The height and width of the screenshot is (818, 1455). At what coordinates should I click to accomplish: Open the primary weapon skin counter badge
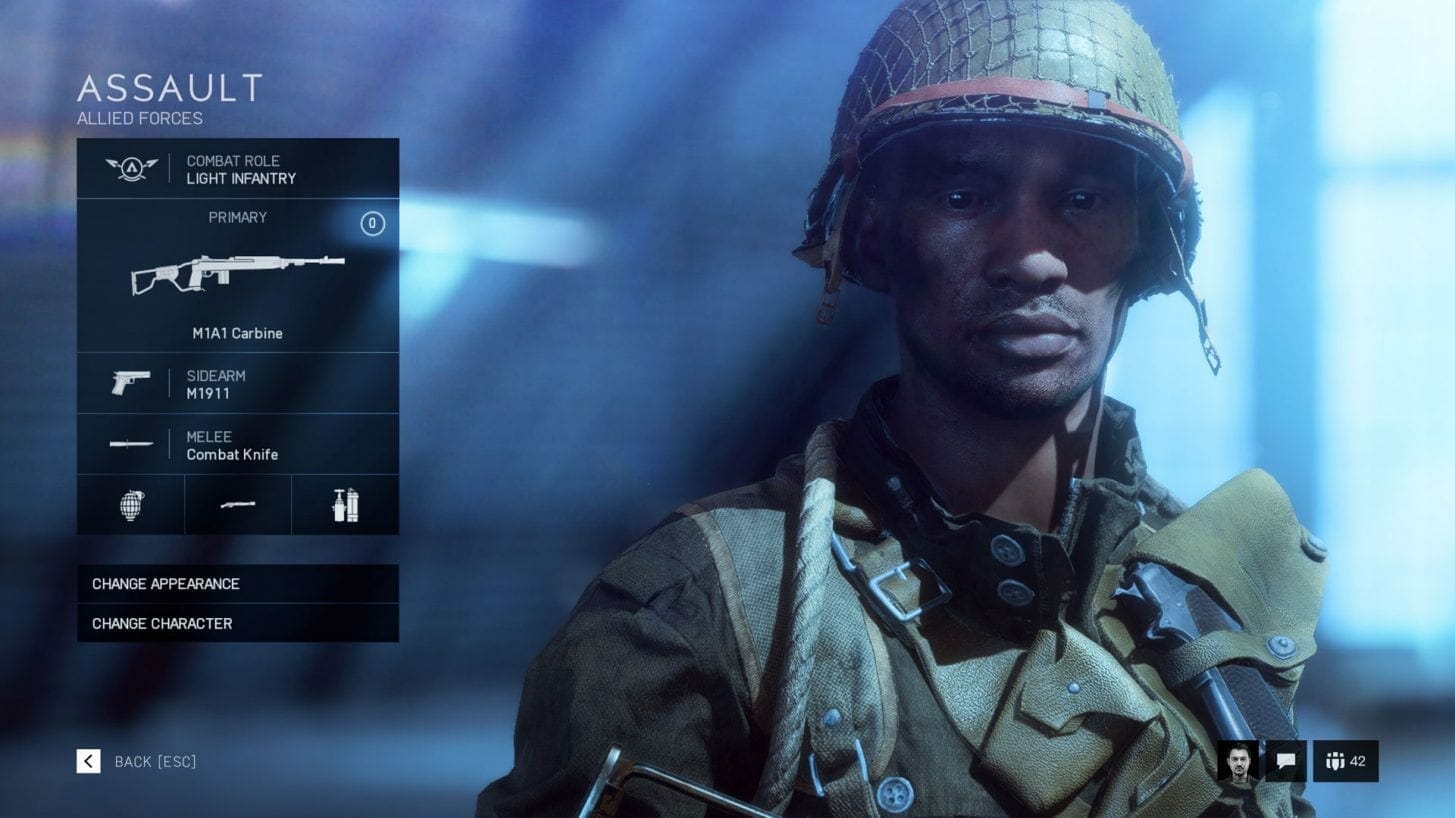pyautogui.click(x=373, y=225)
